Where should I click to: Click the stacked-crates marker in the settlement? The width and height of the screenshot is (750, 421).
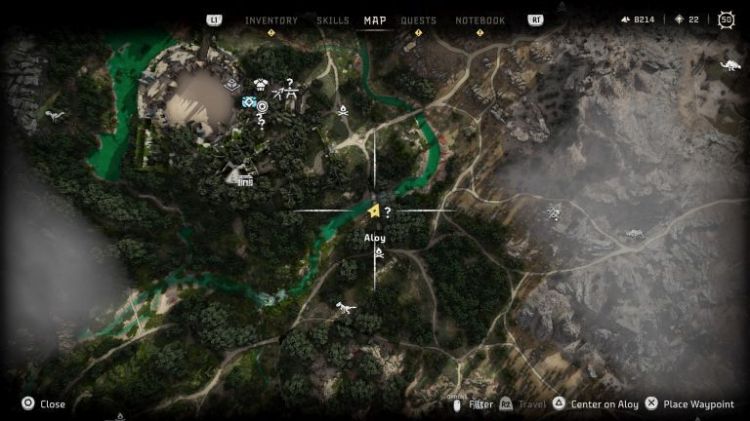tap(232, 86)
